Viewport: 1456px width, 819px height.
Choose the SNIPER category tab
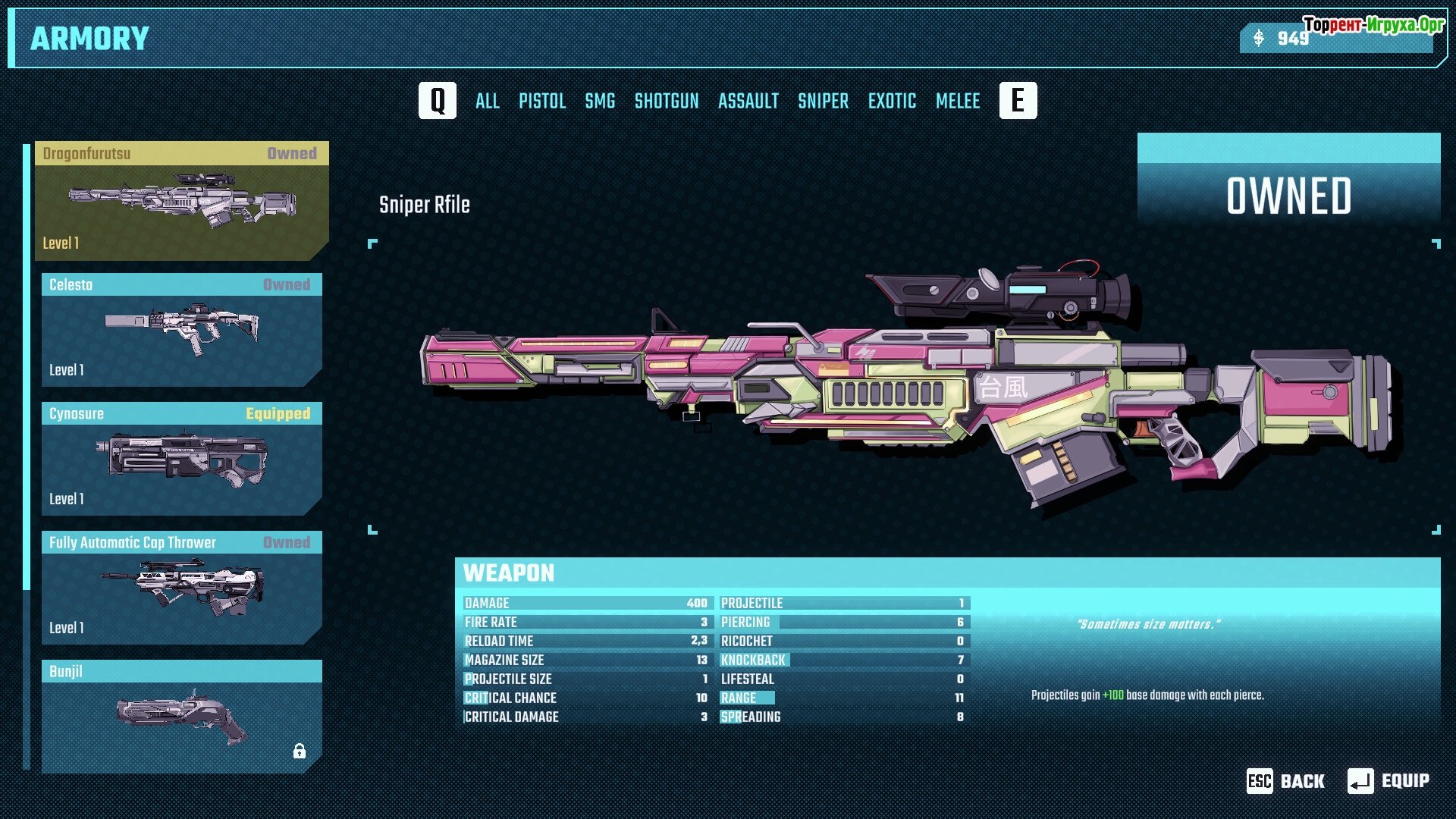click(823, 101)
